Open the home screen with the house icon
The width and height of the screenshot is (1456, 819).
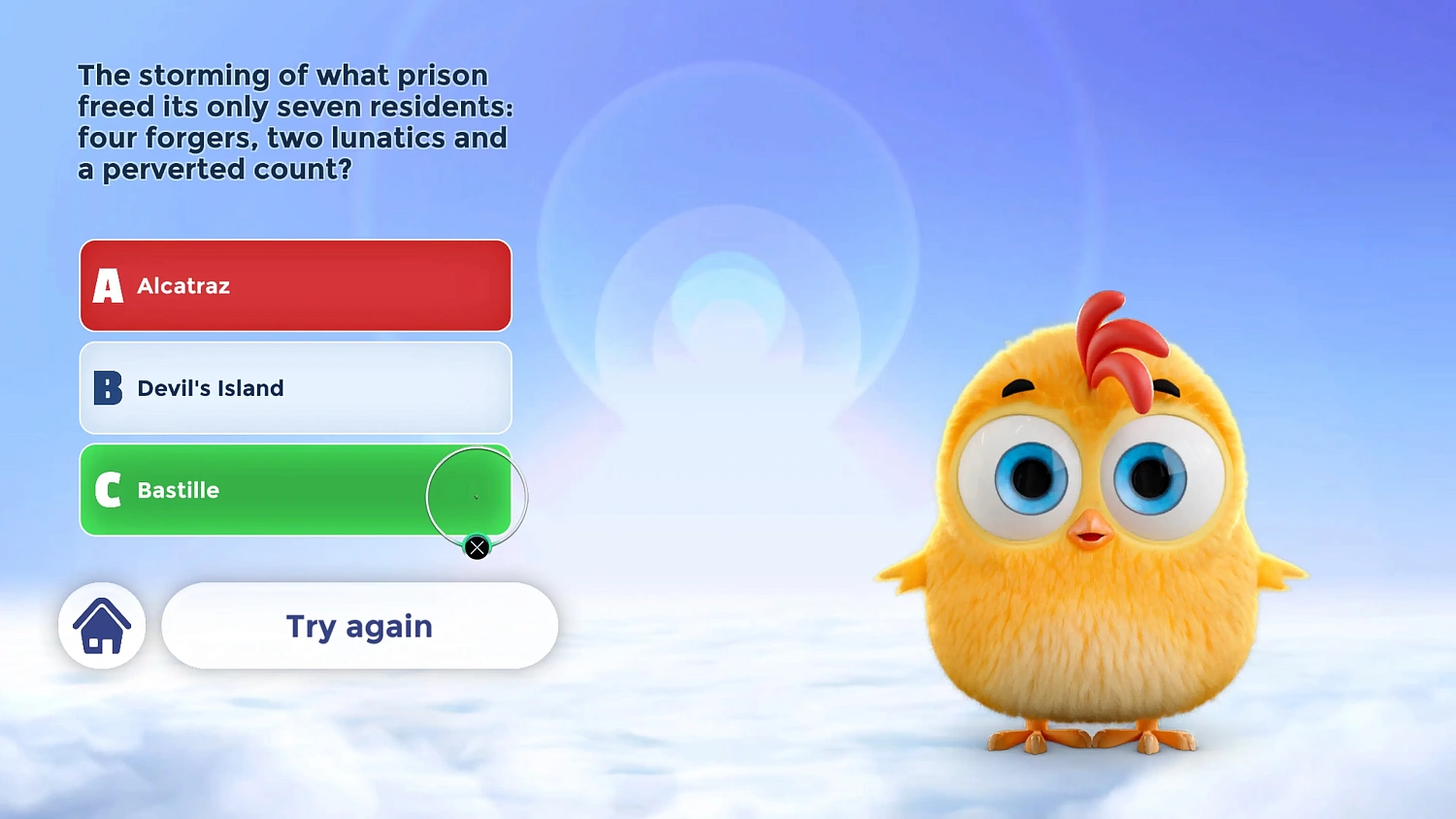(102, 626)
